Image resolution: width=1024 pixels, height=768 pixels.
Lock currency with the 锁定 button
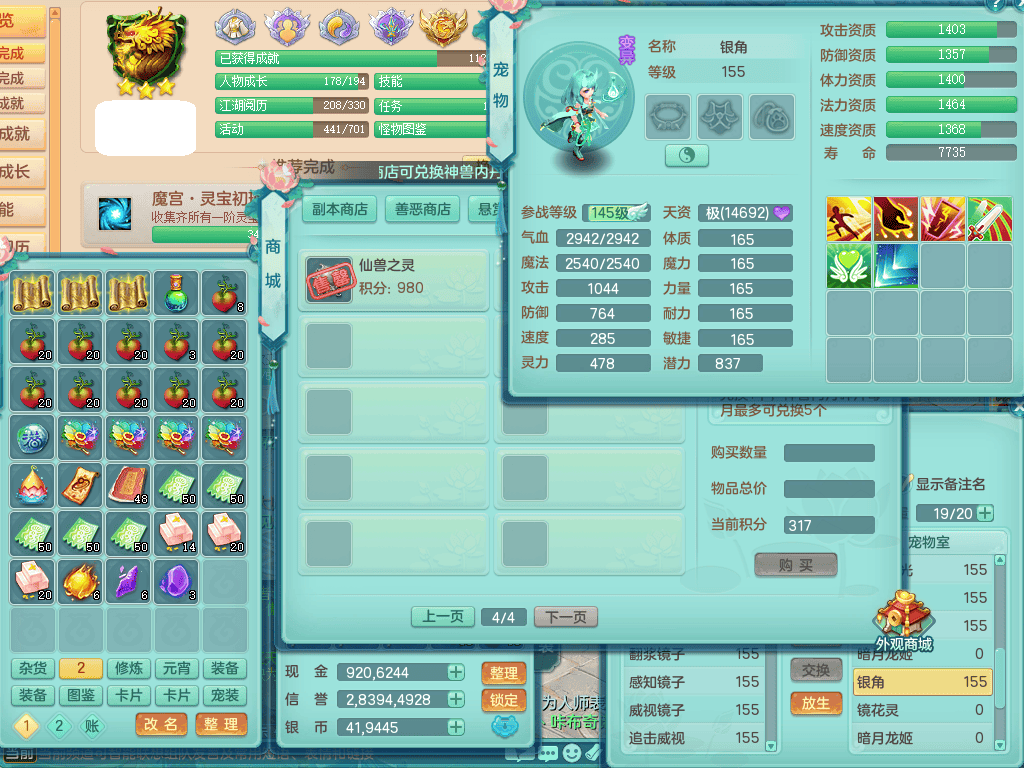504,700
